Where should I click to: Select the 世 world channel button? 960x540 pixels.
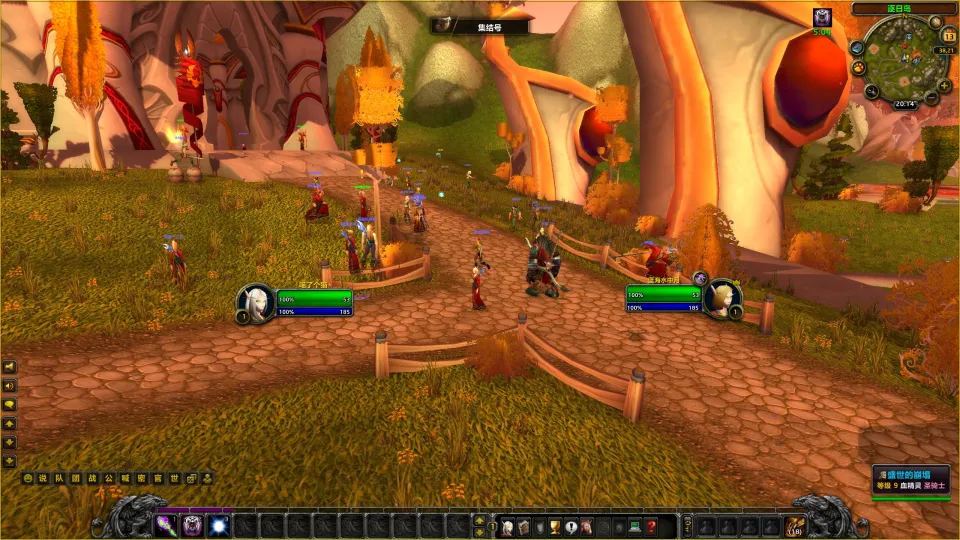[175, 479]
